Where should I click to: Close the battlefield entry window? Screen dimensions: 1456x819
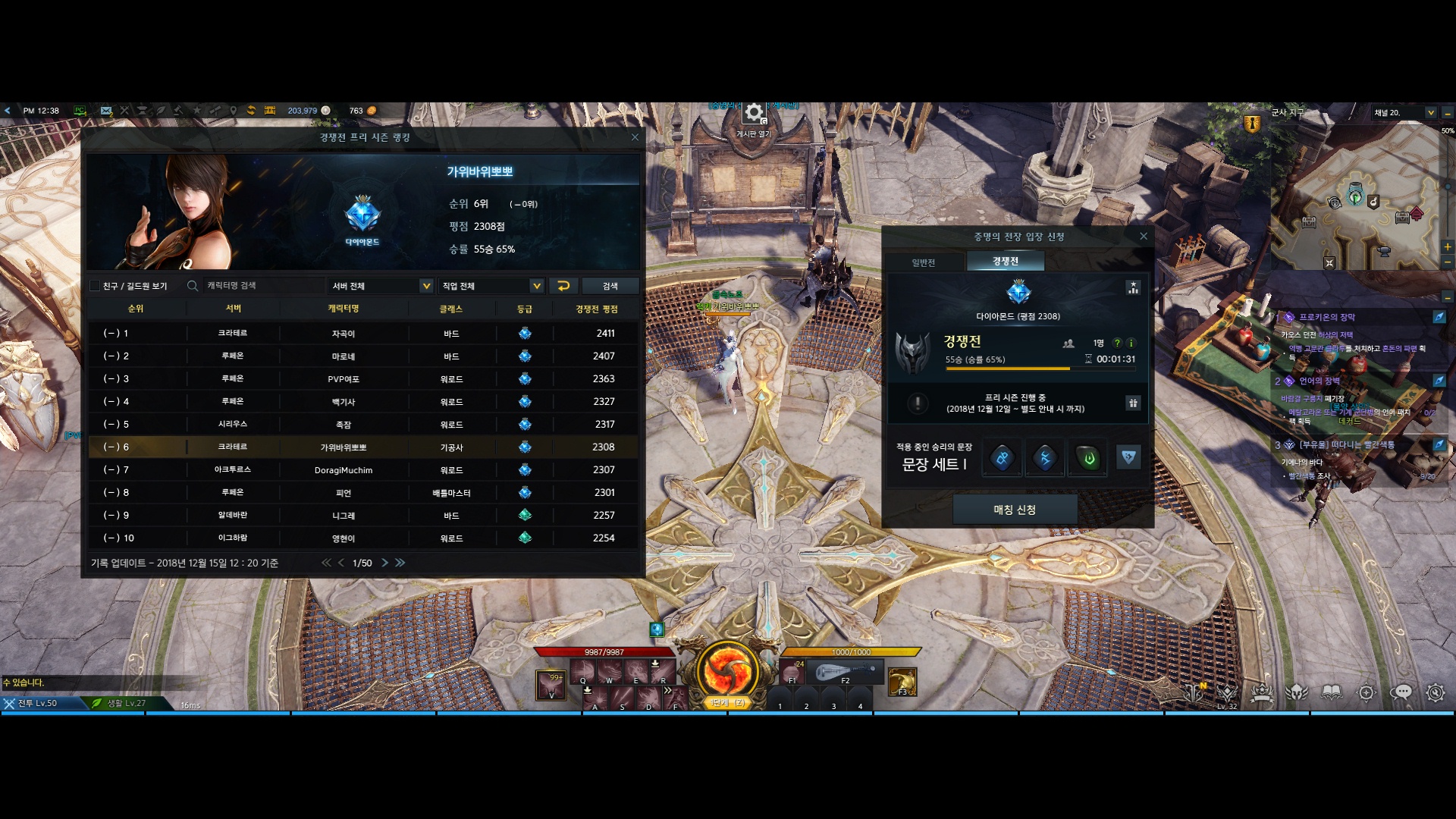(x=1144, y=237)
